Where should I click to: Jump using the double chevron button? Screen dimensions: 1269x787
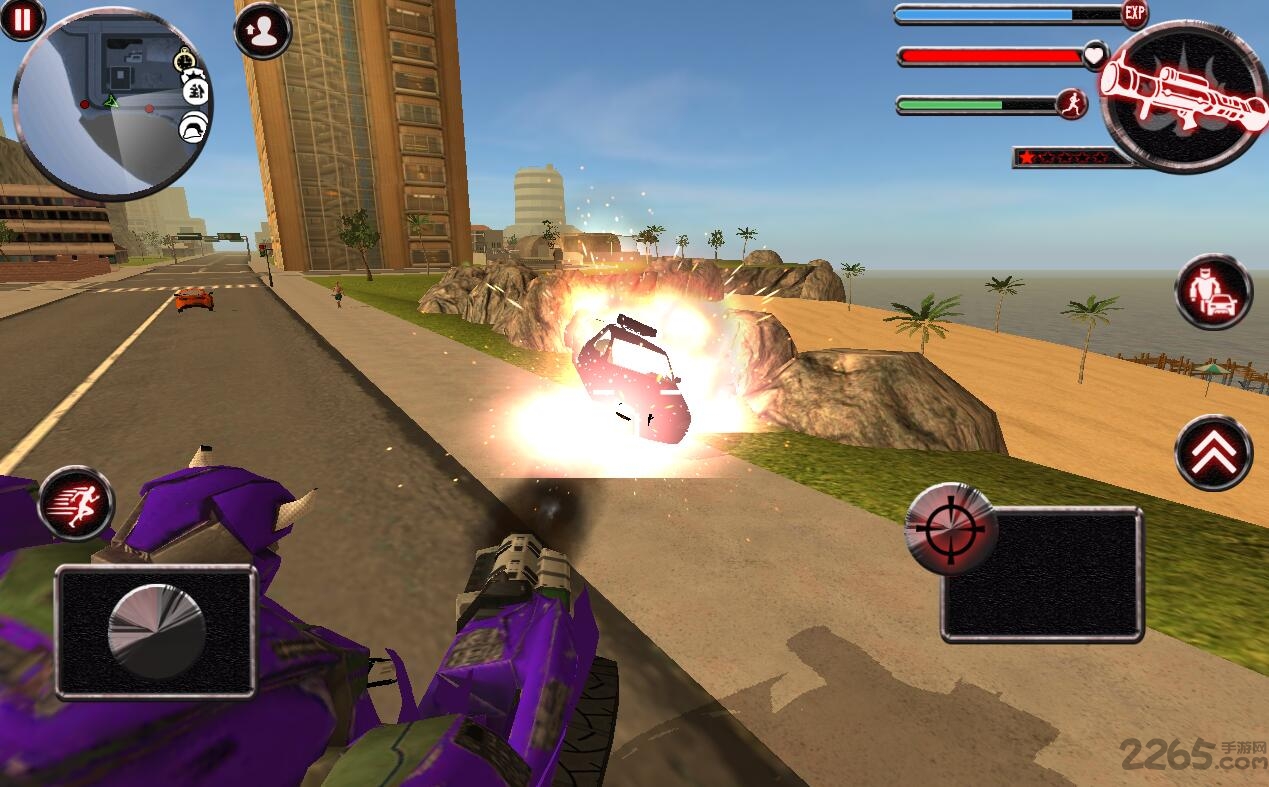click(x=1213, y=453)
